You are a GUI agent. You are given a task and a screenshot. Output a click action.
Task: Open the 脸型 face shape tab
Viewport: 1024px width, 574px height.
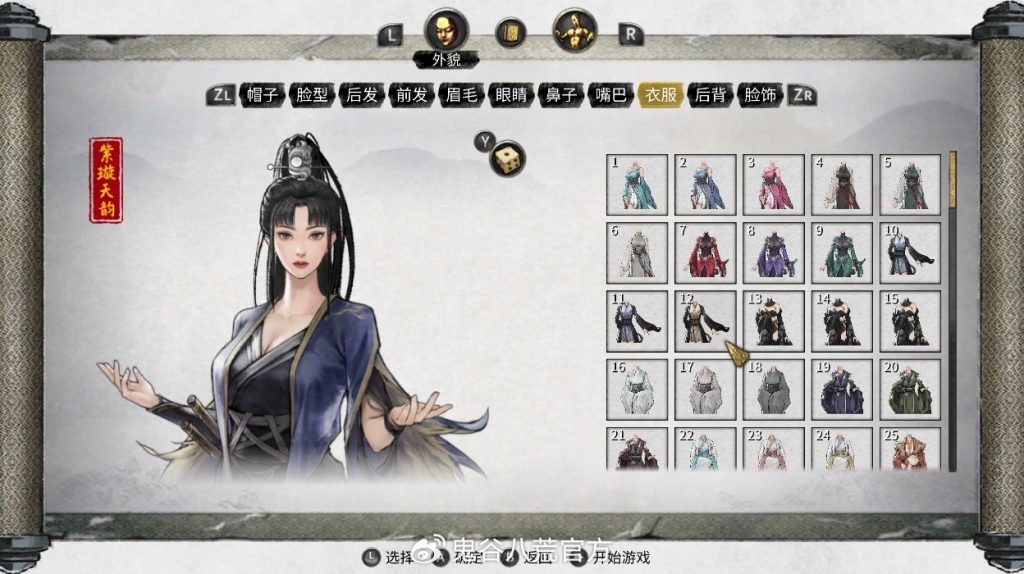point(312,96)
